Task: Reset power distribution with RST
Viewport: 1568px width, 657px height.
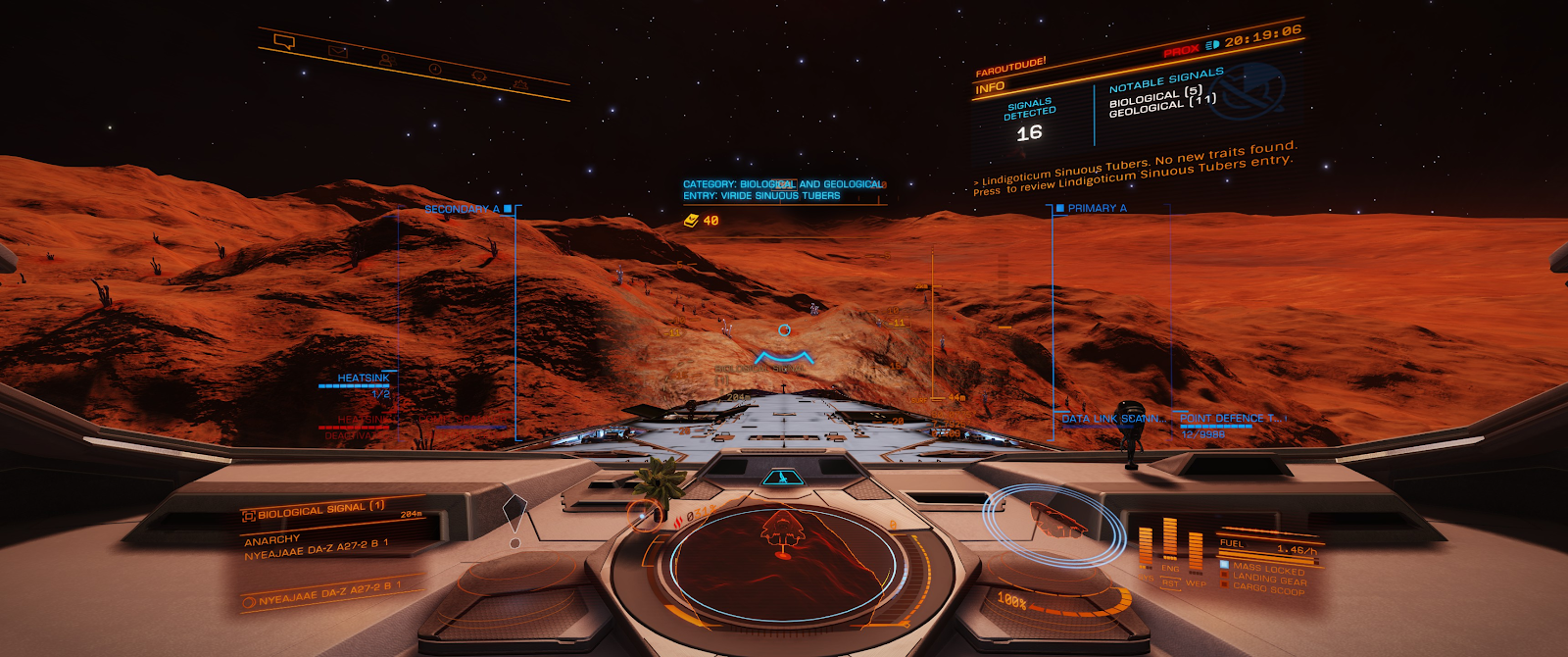Action: tap(1170, 582)
